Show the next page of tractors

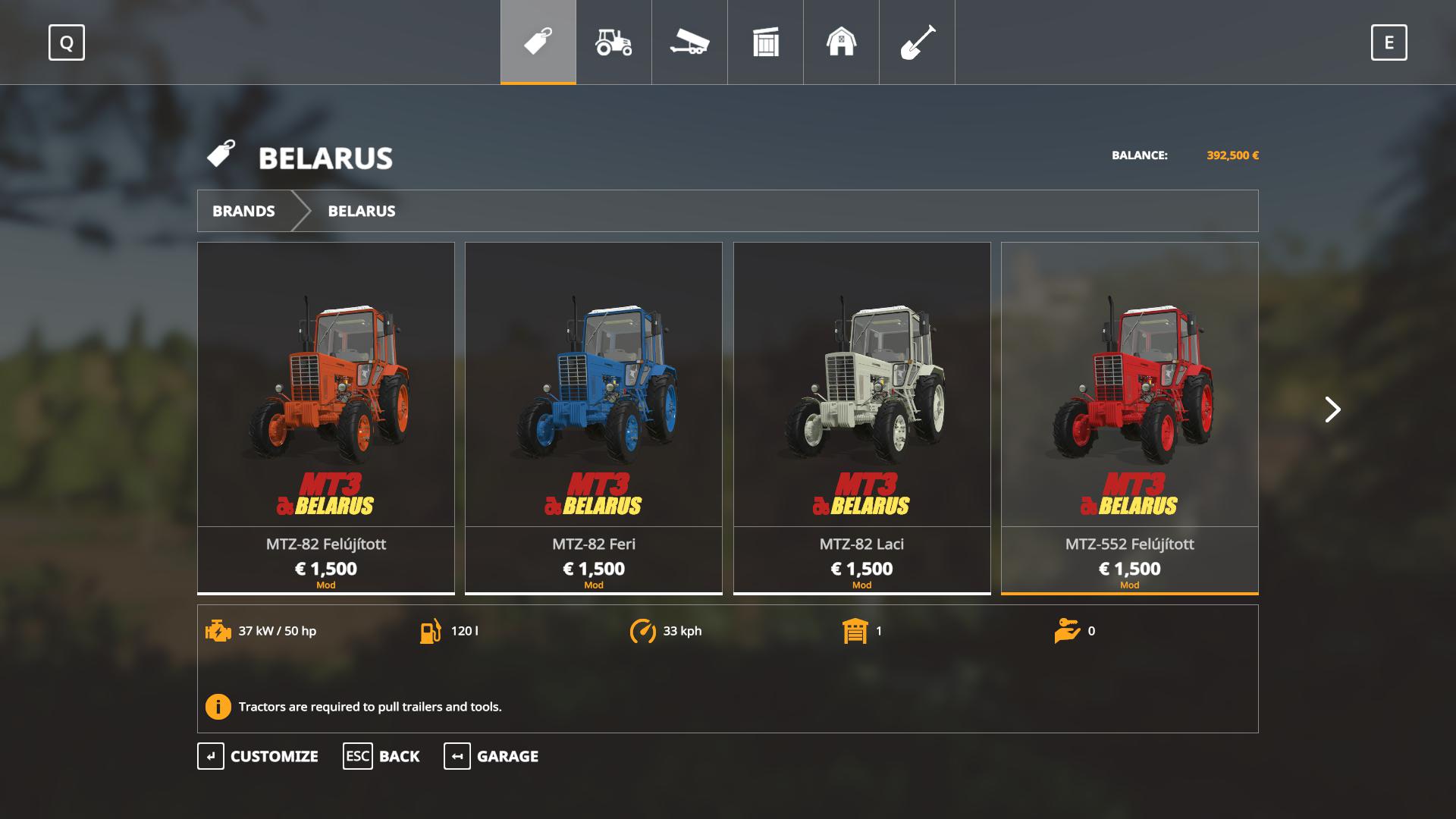point(1332,409)
